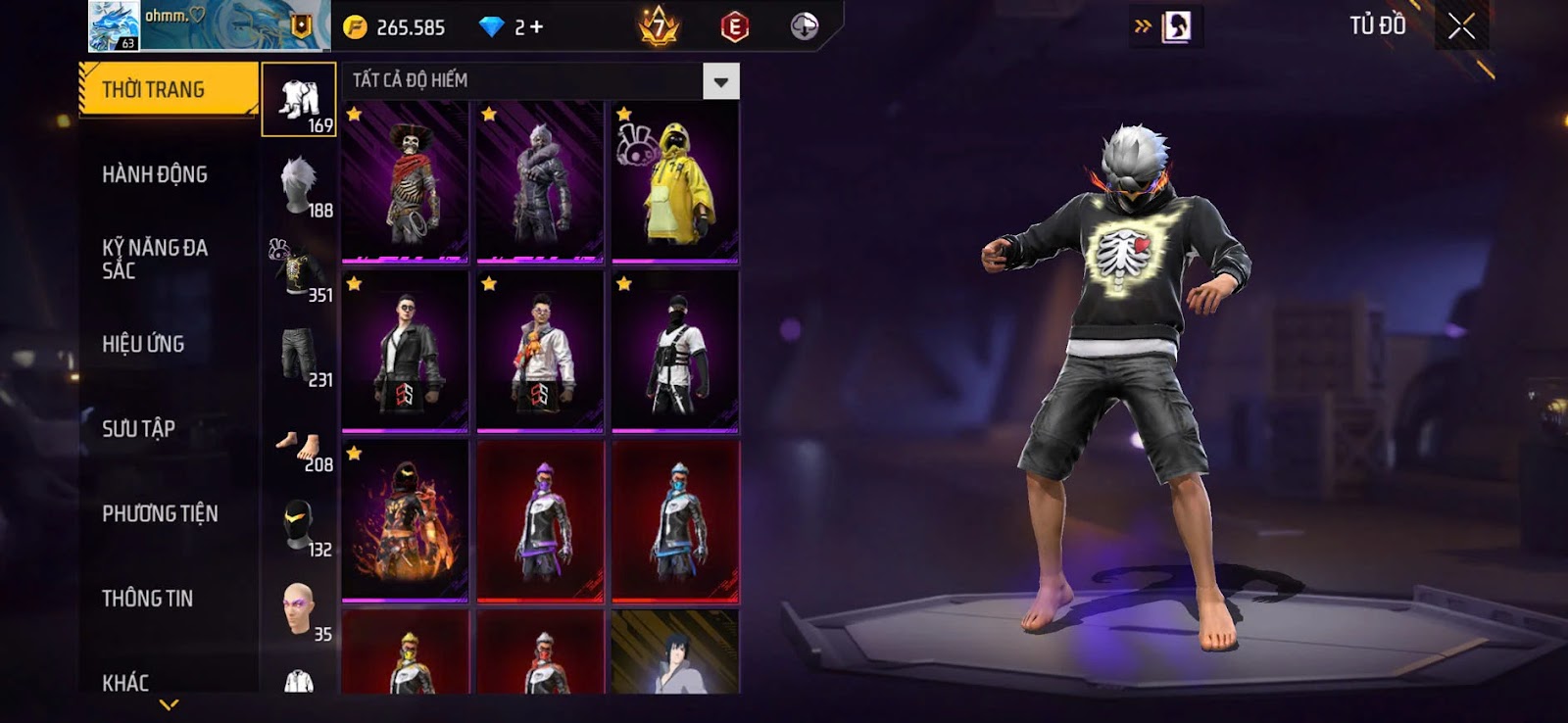Pick the flaming hooded outfit
The image size is (1568, 723).
(405, 519)
